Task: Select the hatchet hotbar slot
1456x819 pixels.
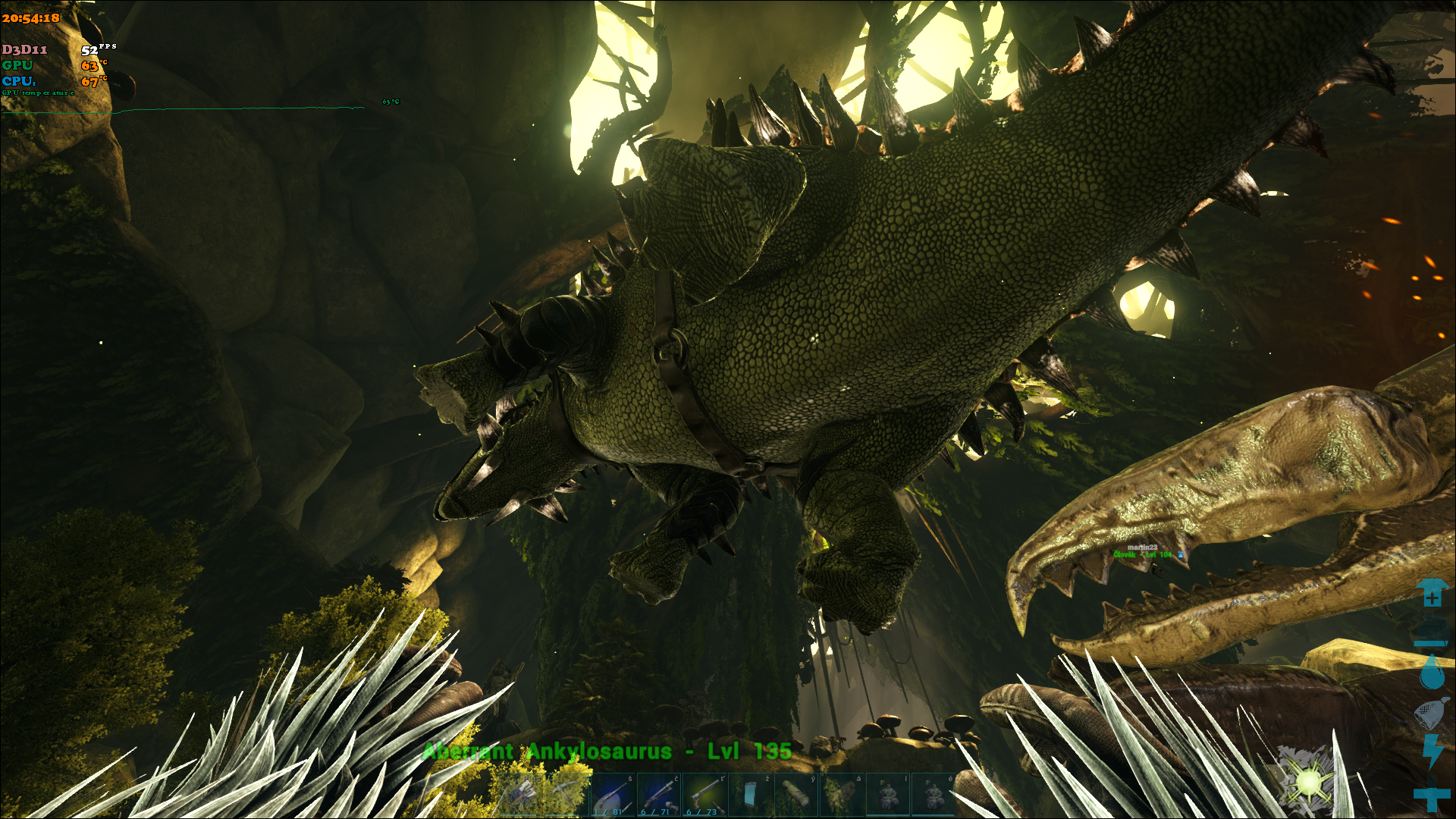Action: pyautogui.click(x=522, y=795)
